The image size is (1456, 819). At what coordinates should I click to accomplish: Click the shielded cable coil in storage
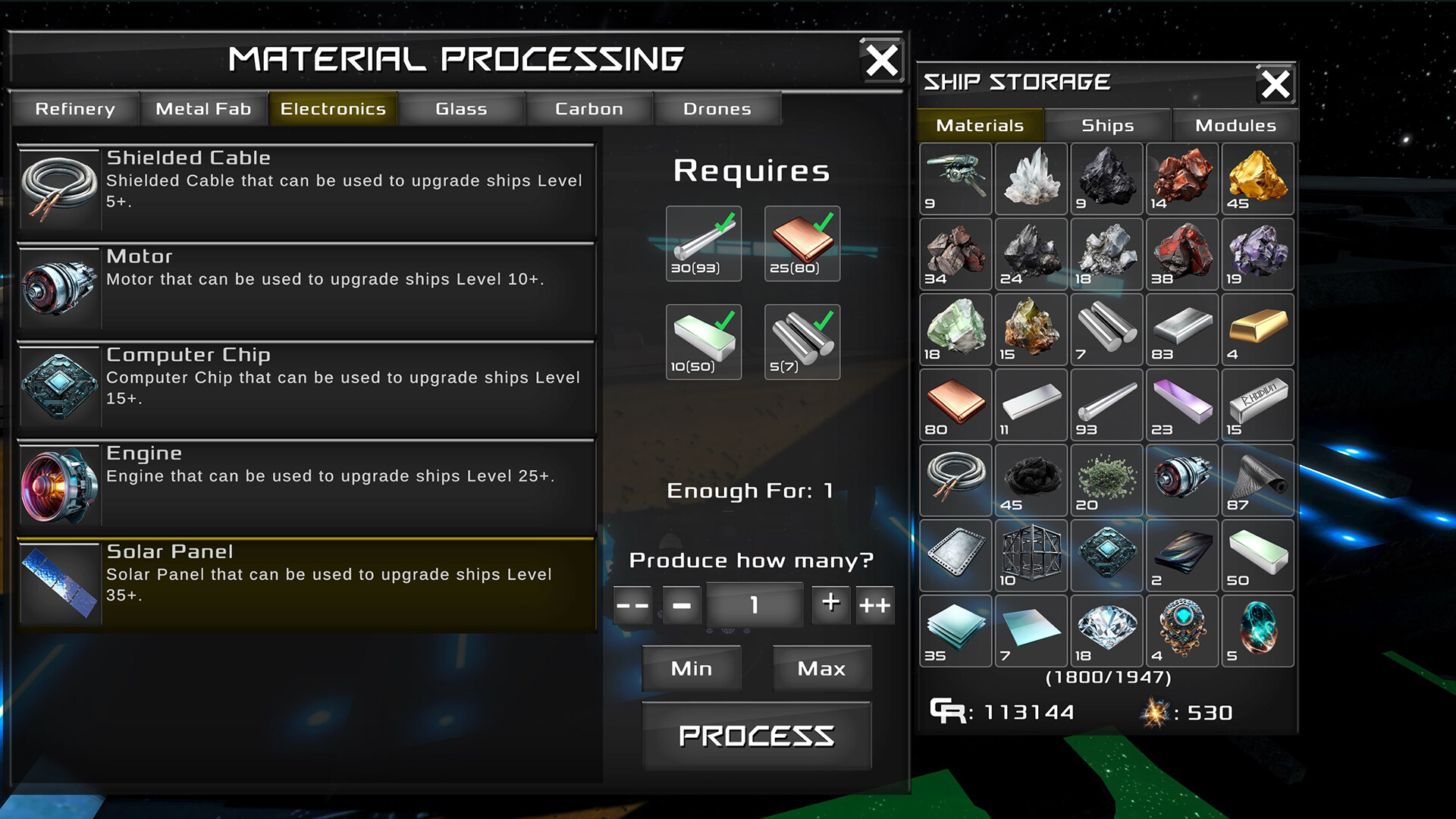click(955, 480)
